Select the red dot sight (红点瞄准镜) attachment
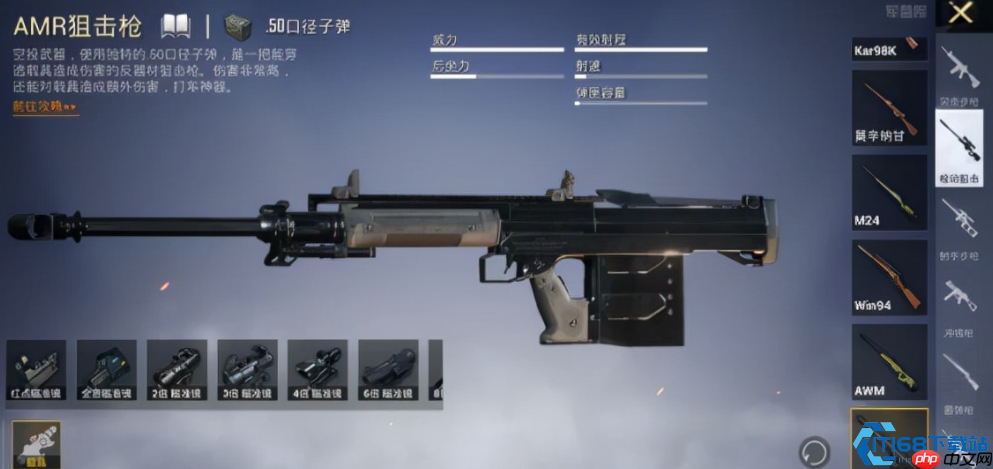 pyautogui.click(x=36, y=373)
